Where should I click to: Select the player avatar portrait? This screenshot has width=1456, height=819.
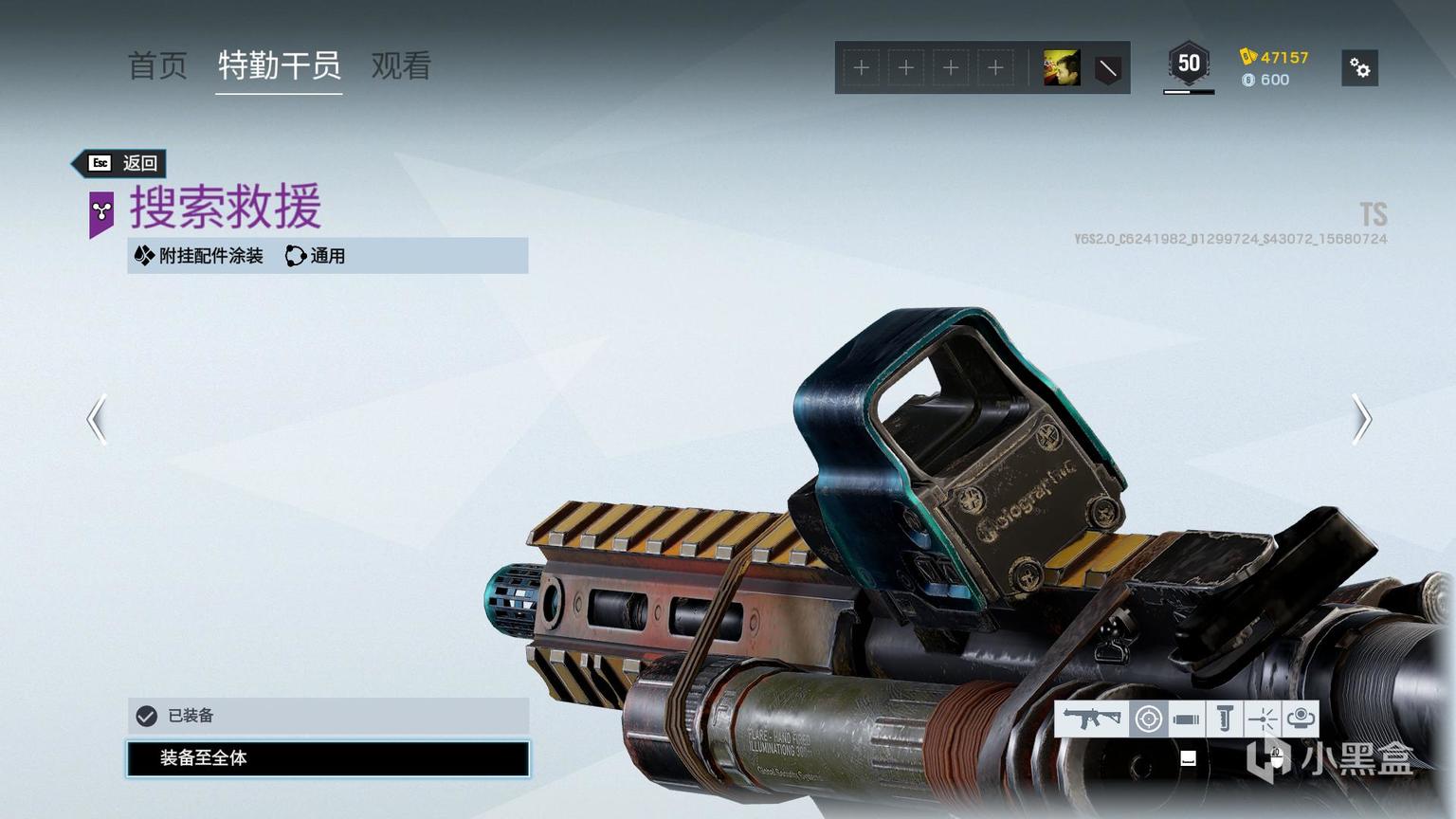1061,68
